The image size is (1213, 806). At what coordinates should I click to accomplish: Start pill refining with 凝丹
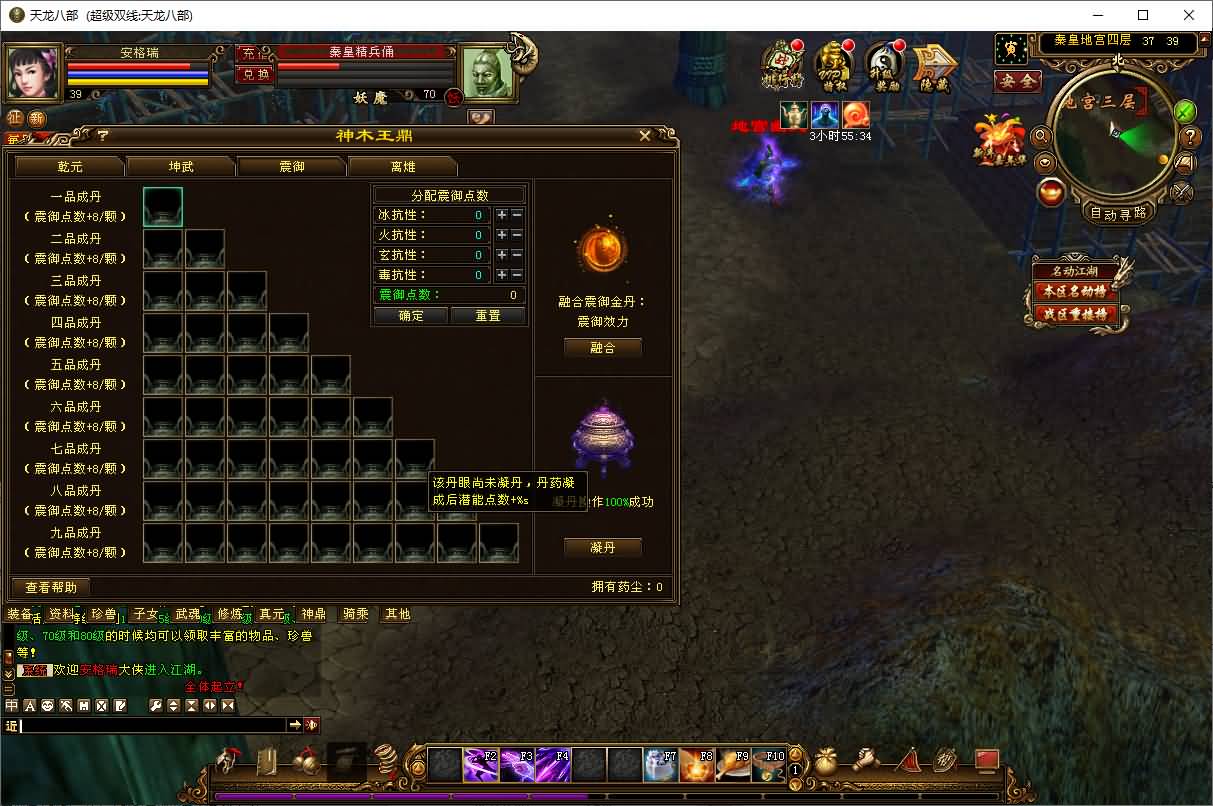(x=603, y=547)
